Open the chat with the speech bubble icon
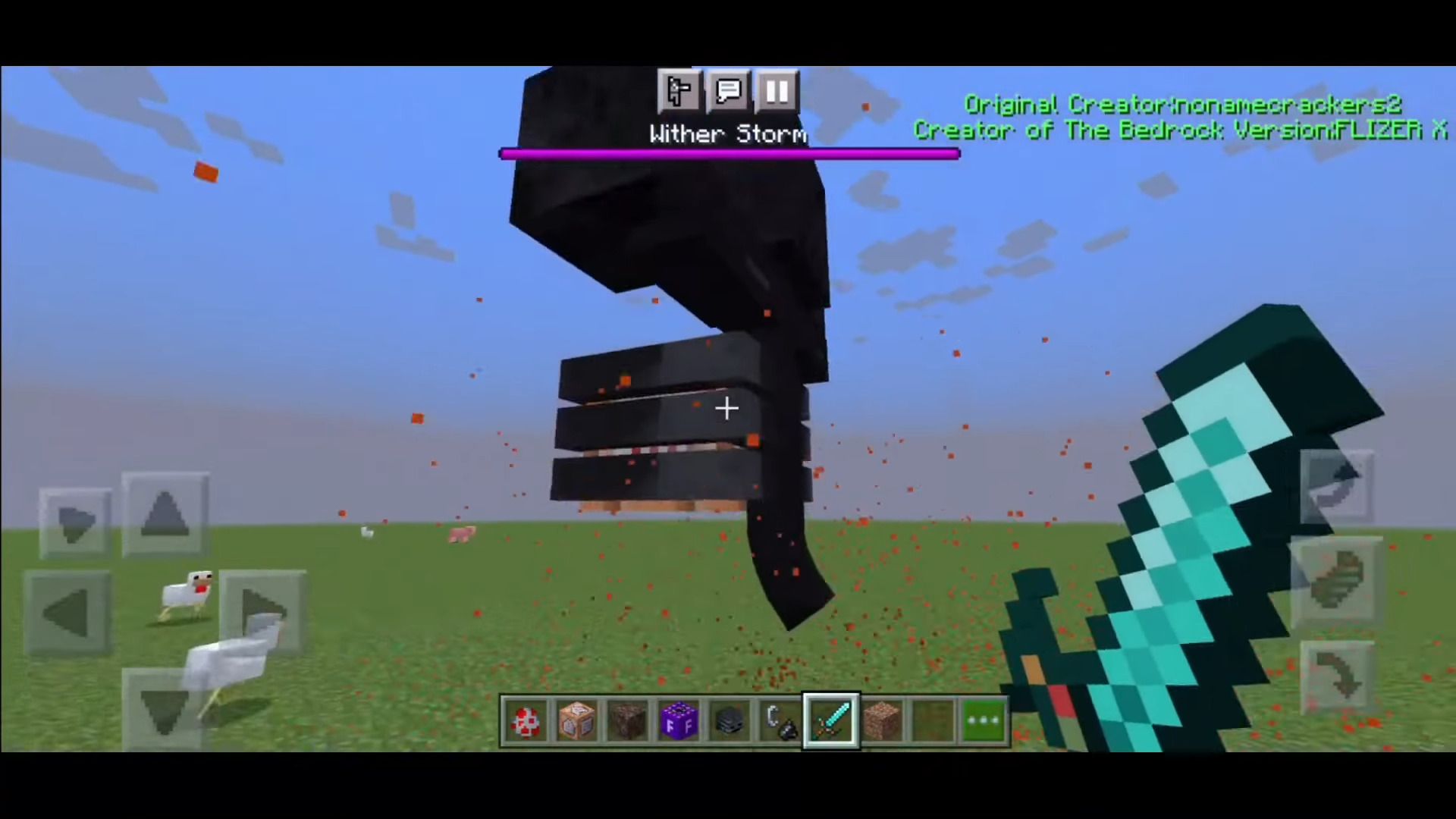 (x=727, y=91)
